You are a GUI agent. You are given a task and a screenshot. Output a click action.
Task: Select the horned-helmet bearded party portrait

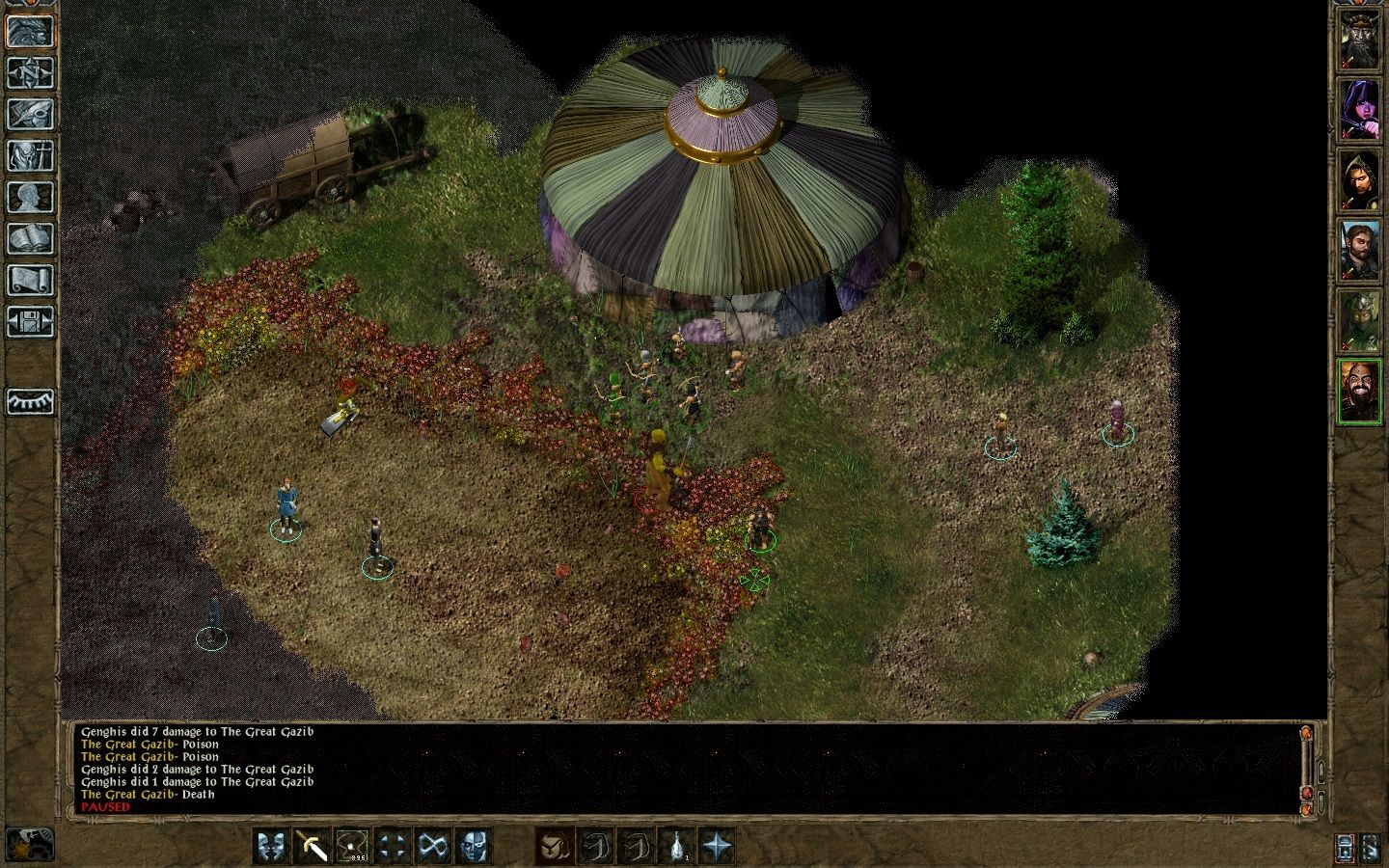1358,40
